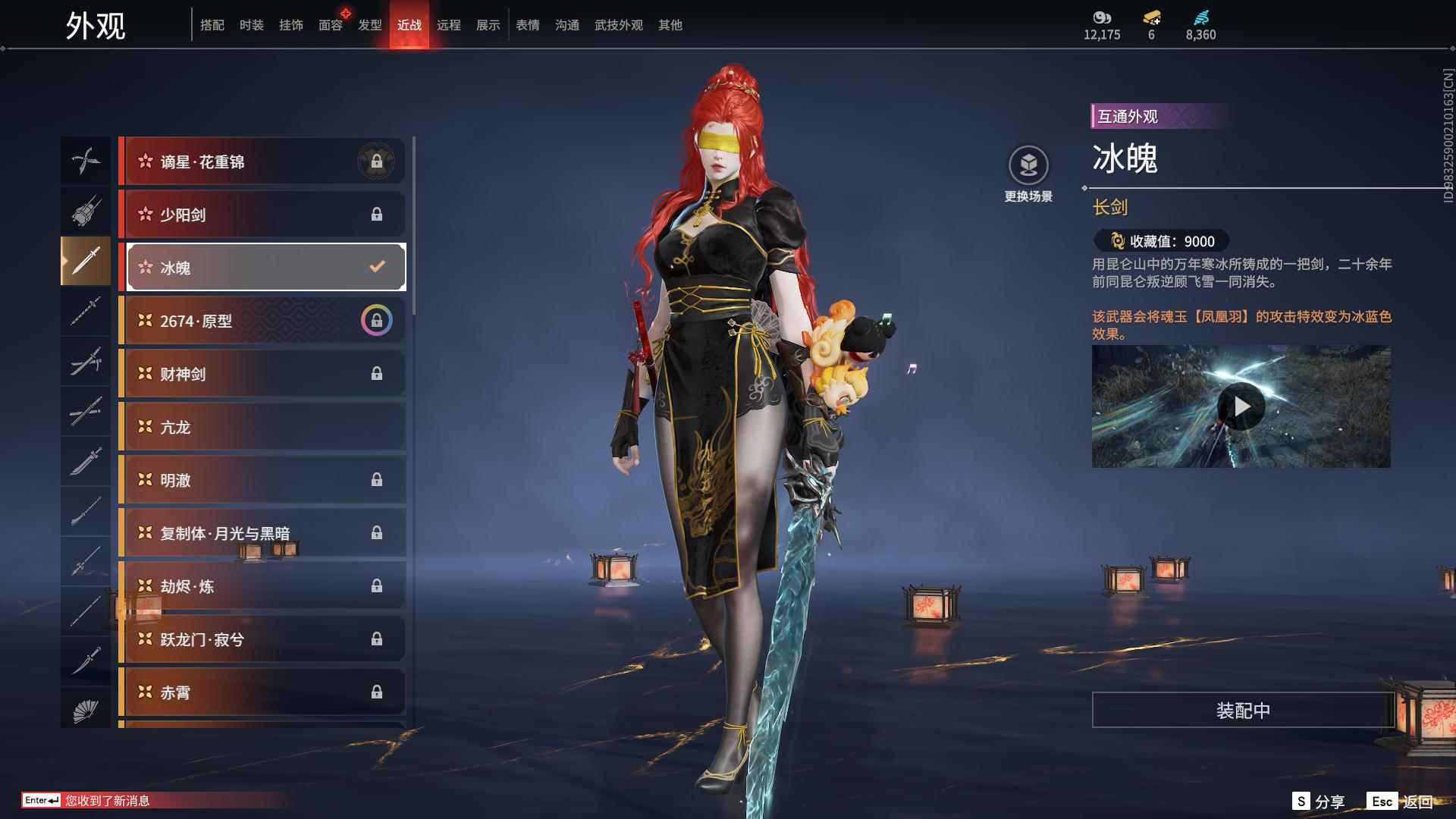Open the 远程 weapons tab
Screen dimensions: 1456x819
[448, 25]
